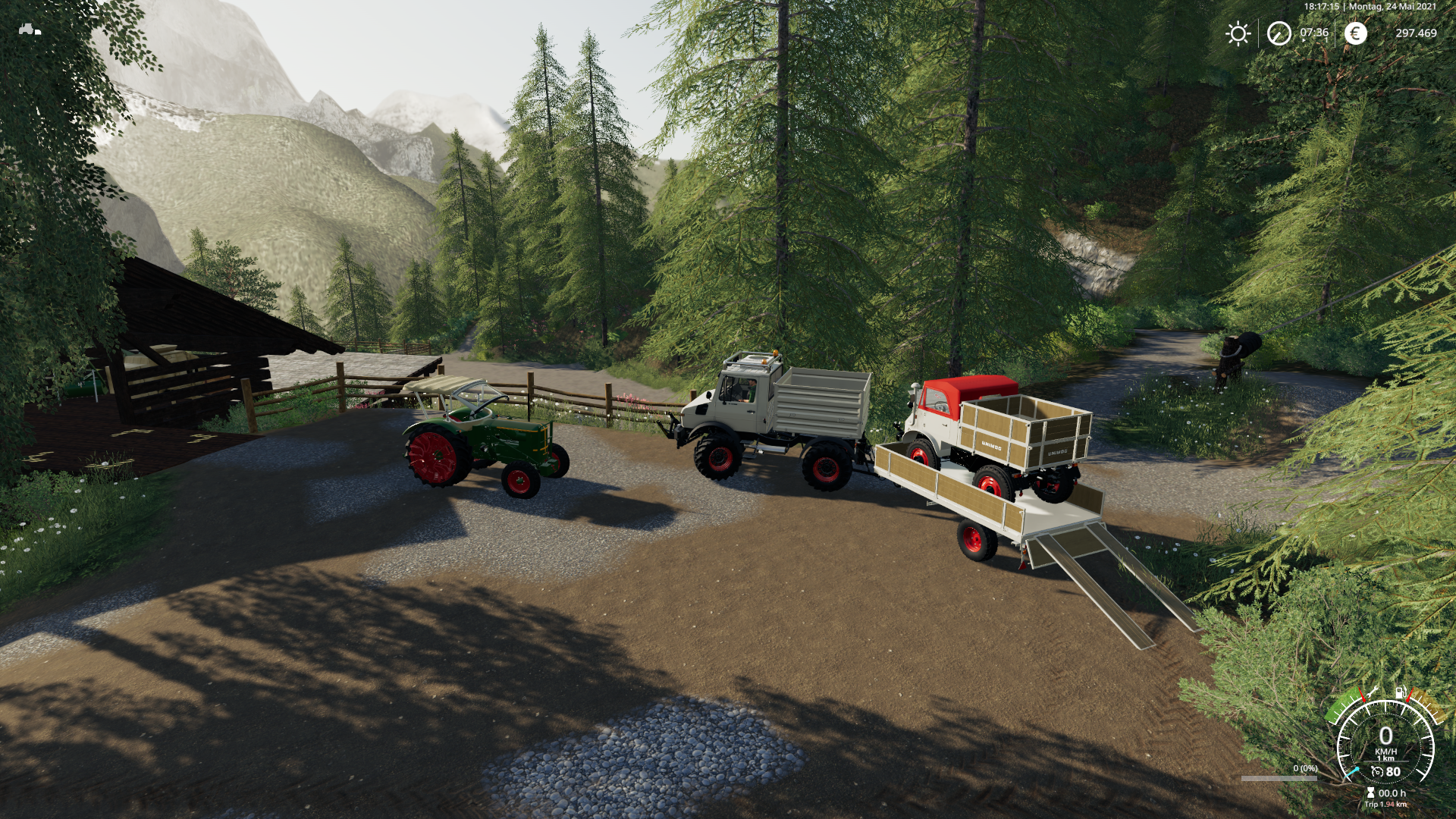Toggle the cruise control icon
Image resolution: width=1456 pixels, height=819 pixels.
(x=1377, y=772)
